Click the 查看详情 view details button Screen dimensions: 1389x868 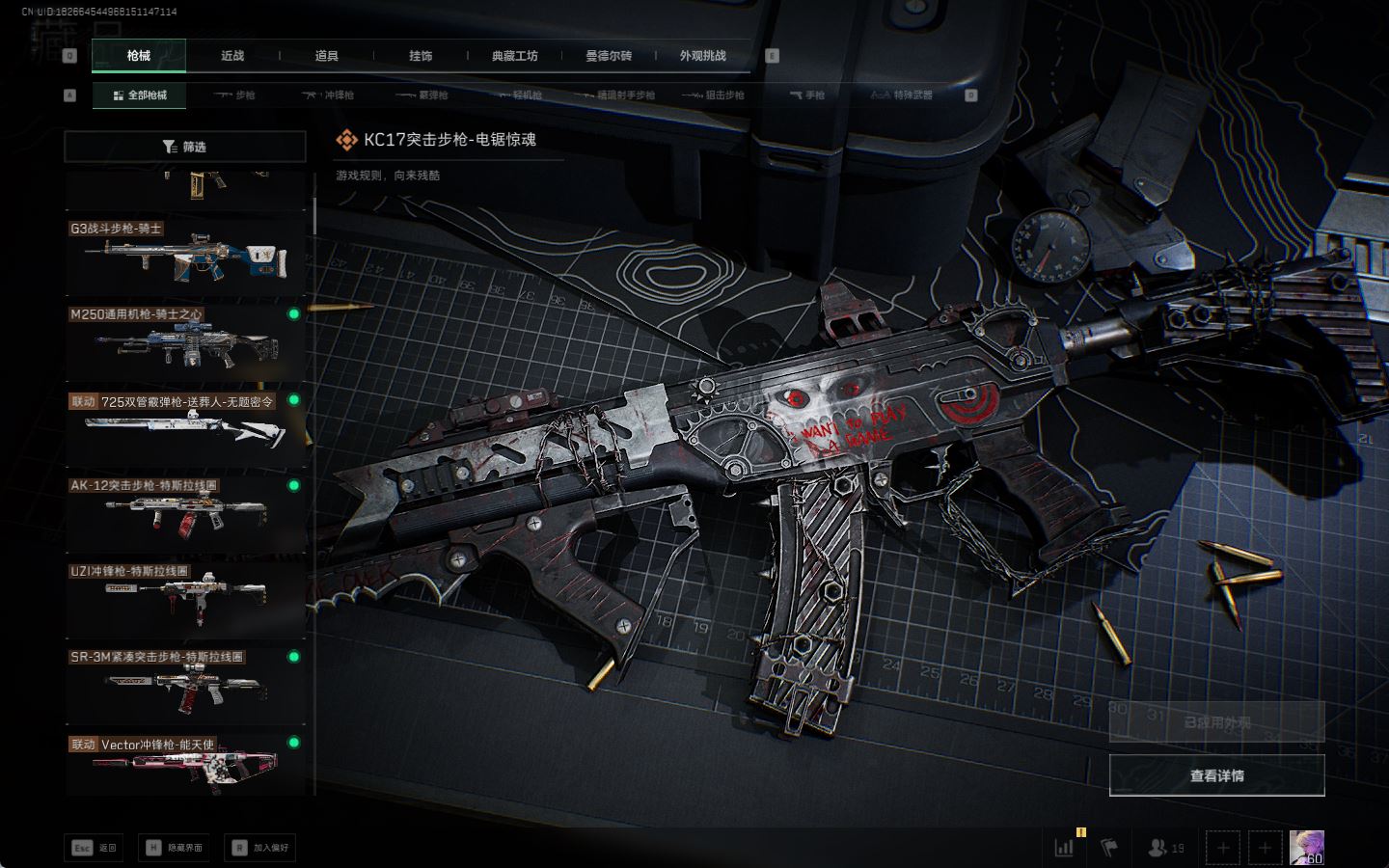point(1216,775)
